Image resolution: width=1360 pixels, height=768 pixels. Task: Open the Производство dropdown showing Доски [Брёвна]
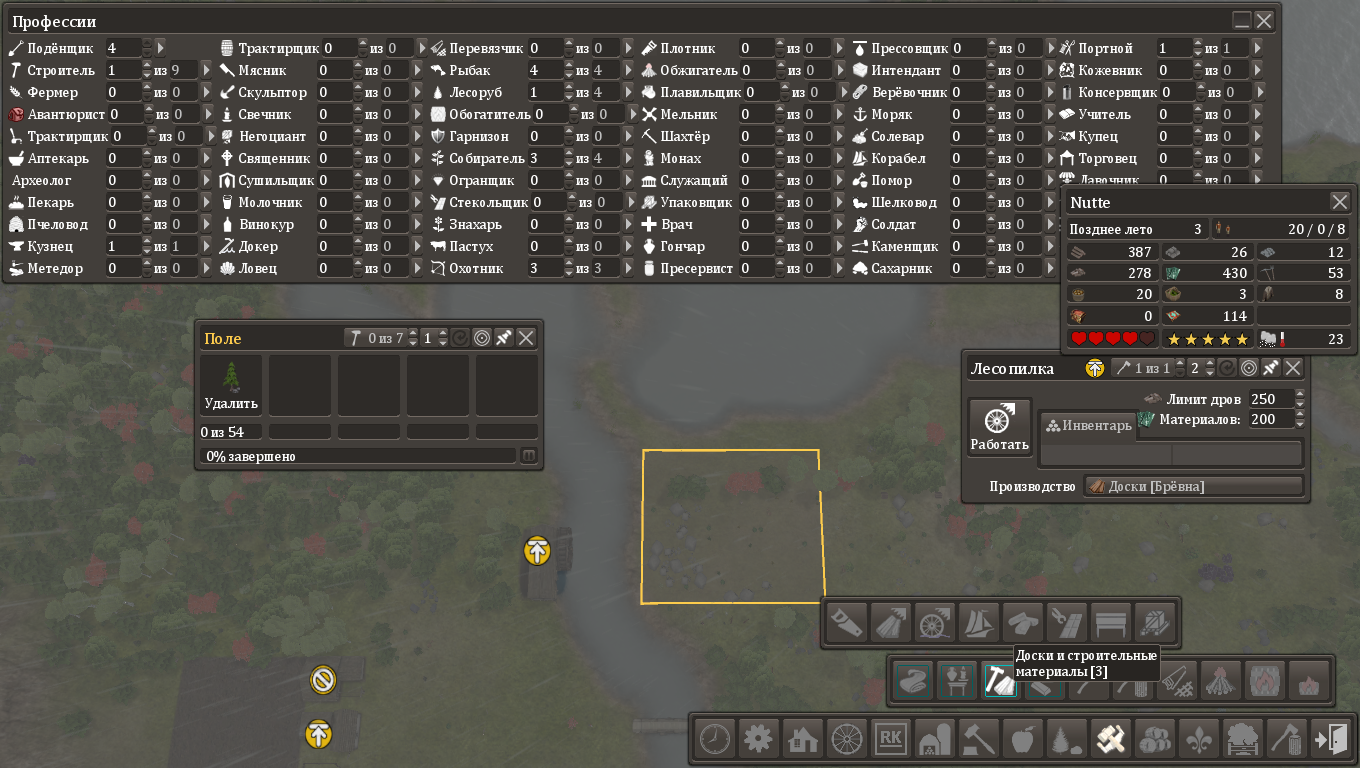pos(1194,487)
